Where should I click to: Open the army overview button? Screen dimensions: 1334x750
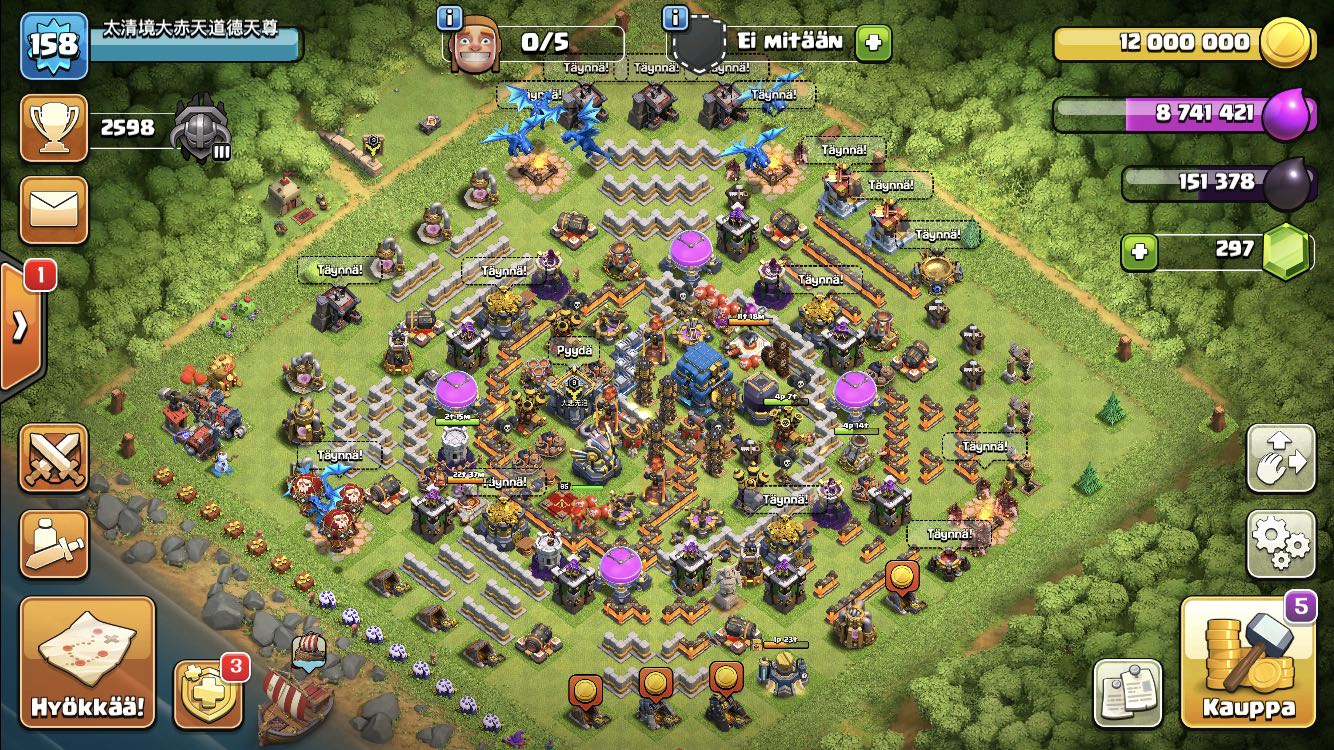tap(54, 543)
